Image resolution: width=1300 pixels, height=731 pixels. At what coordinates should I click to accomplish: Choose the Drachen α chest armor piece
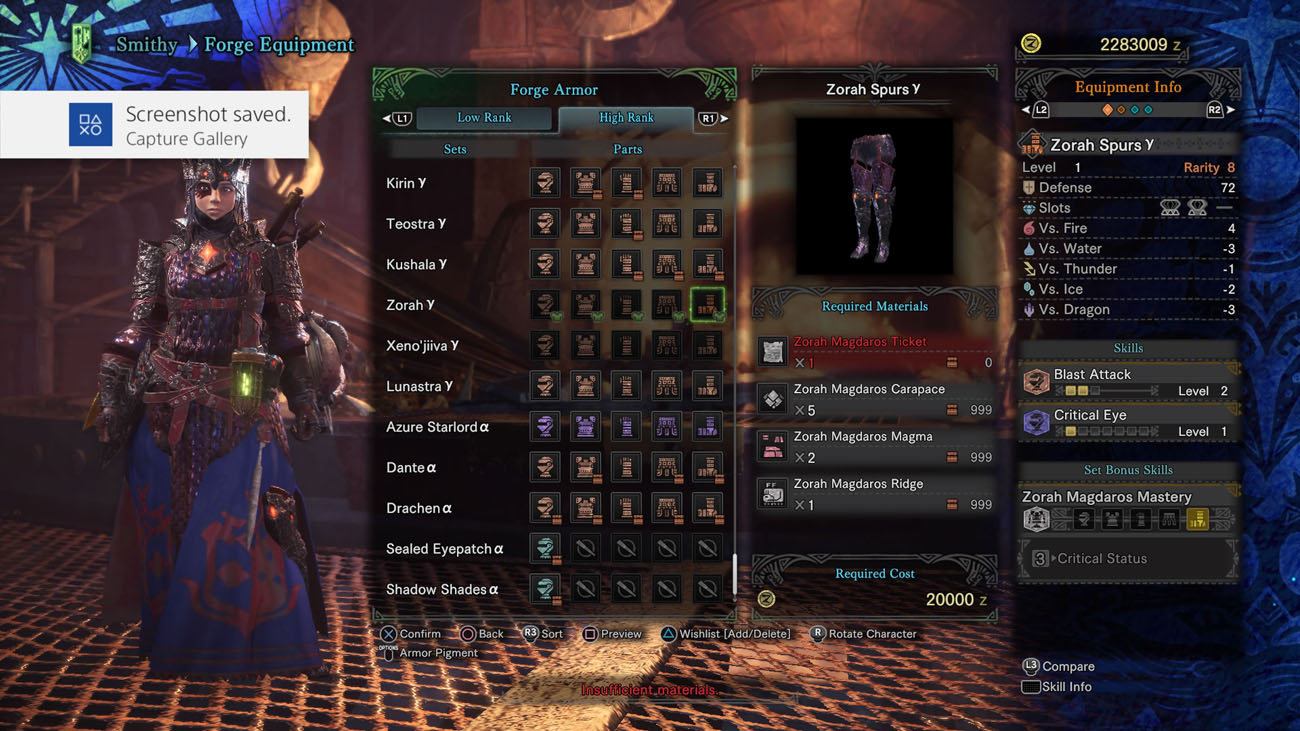pyautogui.click(x=586, y=508)
